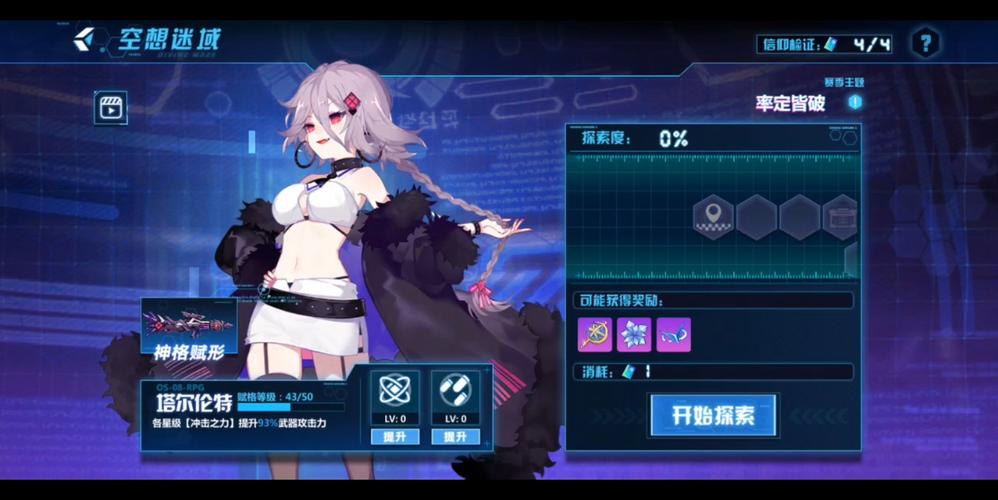Screen dimensions: 998x500
Task: Go back using the 空想迷域 arrow
Action: pyautogui.click(x=84, y=40)
